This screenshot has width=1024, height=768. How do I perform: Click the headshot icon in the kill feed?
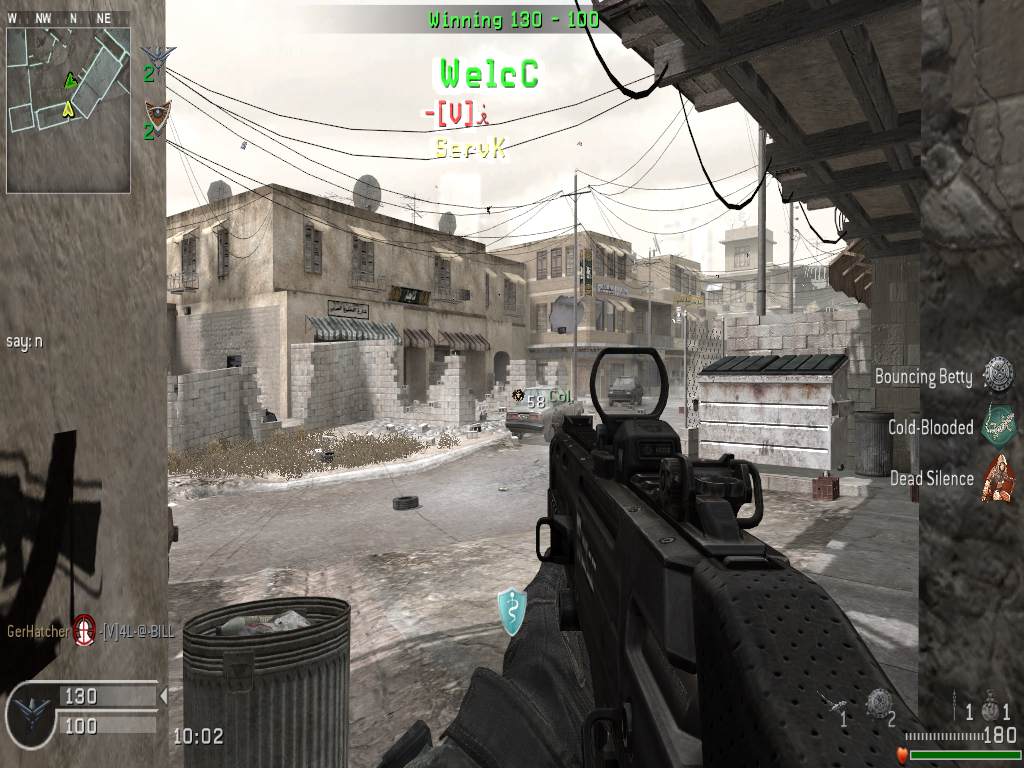84,630
